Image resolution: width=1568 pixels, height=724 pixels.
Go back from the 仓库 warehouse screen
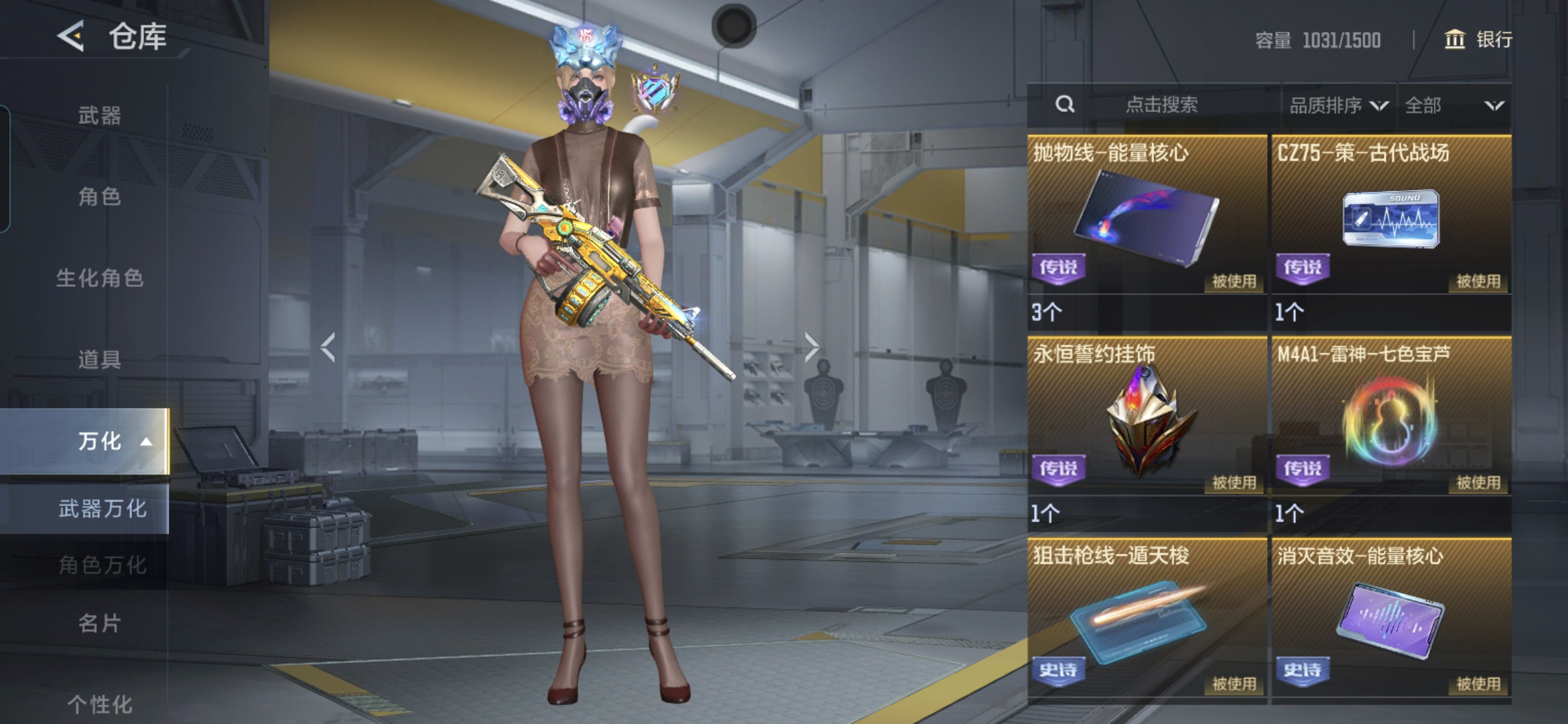click(71, 36)
